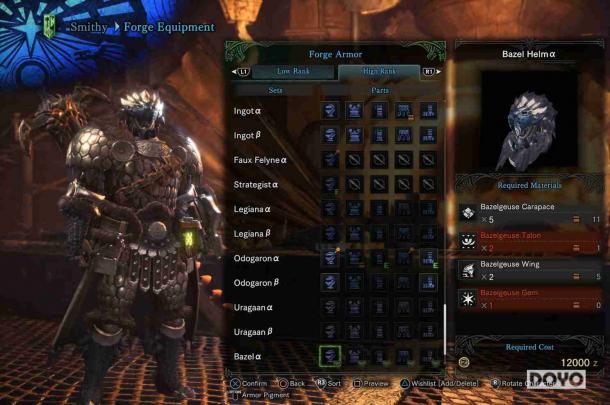Choose the Bazelgeuse Wing material row
The image size is (610, 405).
(x=530, y=270)
